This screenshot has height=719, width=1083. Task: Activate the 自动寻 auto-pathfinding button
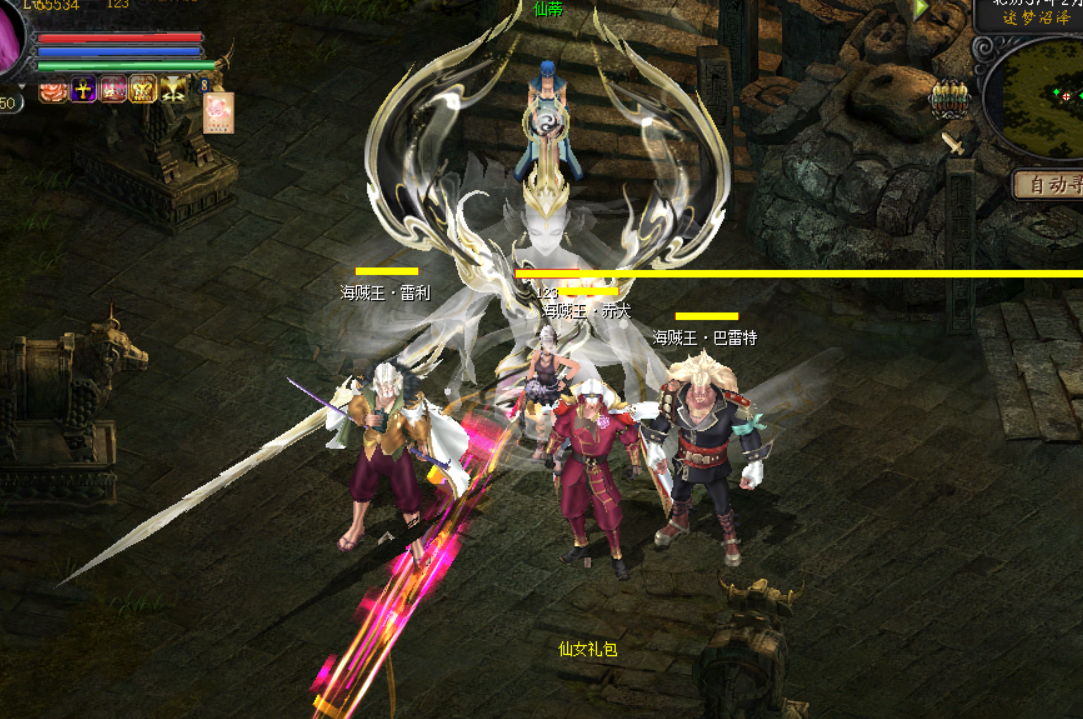pyautogui.click(x=1048, y=184)
